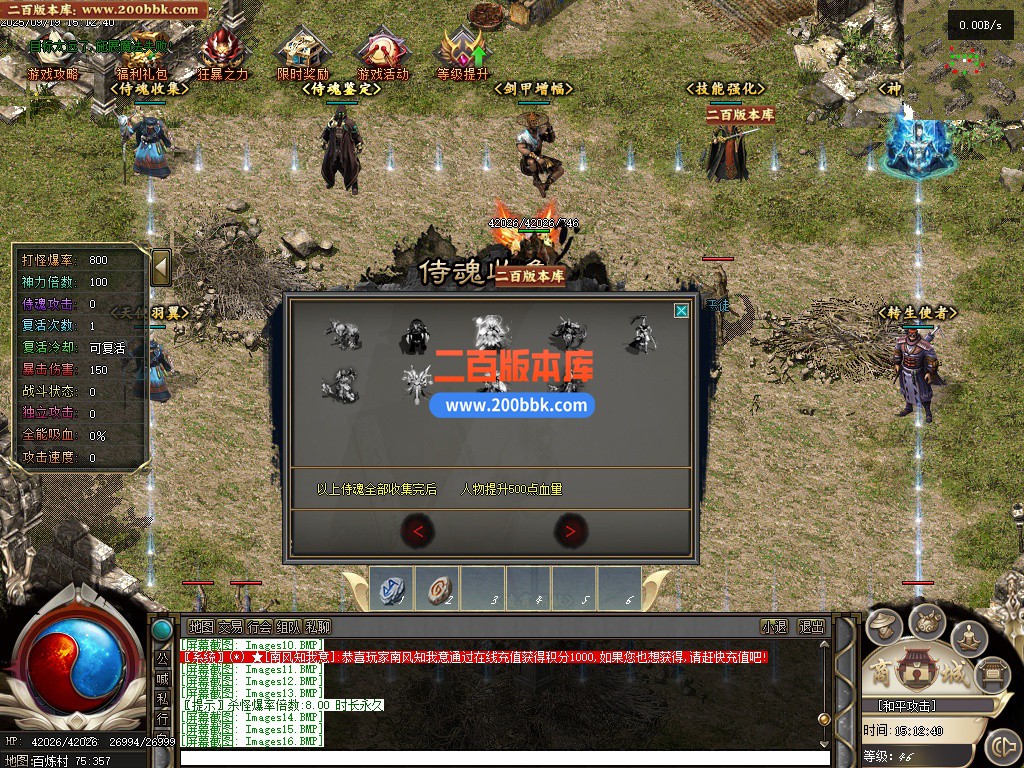Image resolution: width=1024 pixels, height=768 pixels.
Task: Select the scroll item in hotbar slot 2
Action: coord(437,588)
